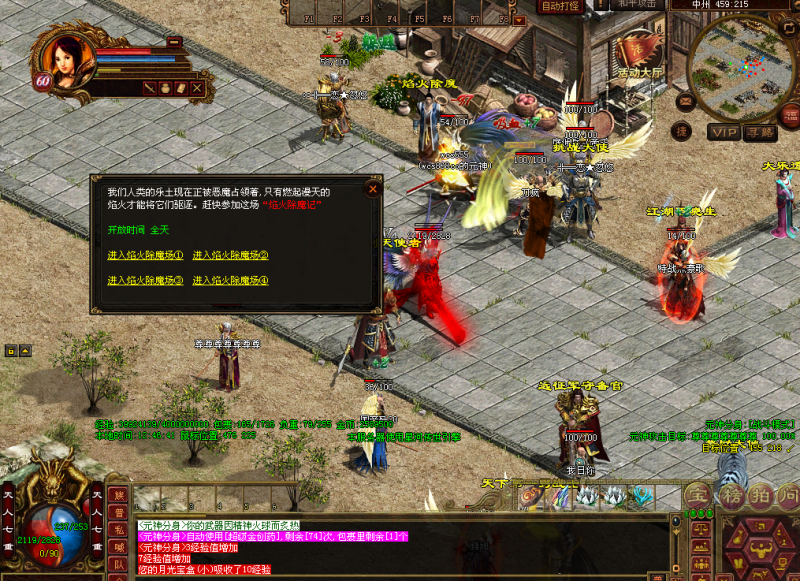
Task: Pick the 进入焰火除魔场④ link
Action: 230,280
